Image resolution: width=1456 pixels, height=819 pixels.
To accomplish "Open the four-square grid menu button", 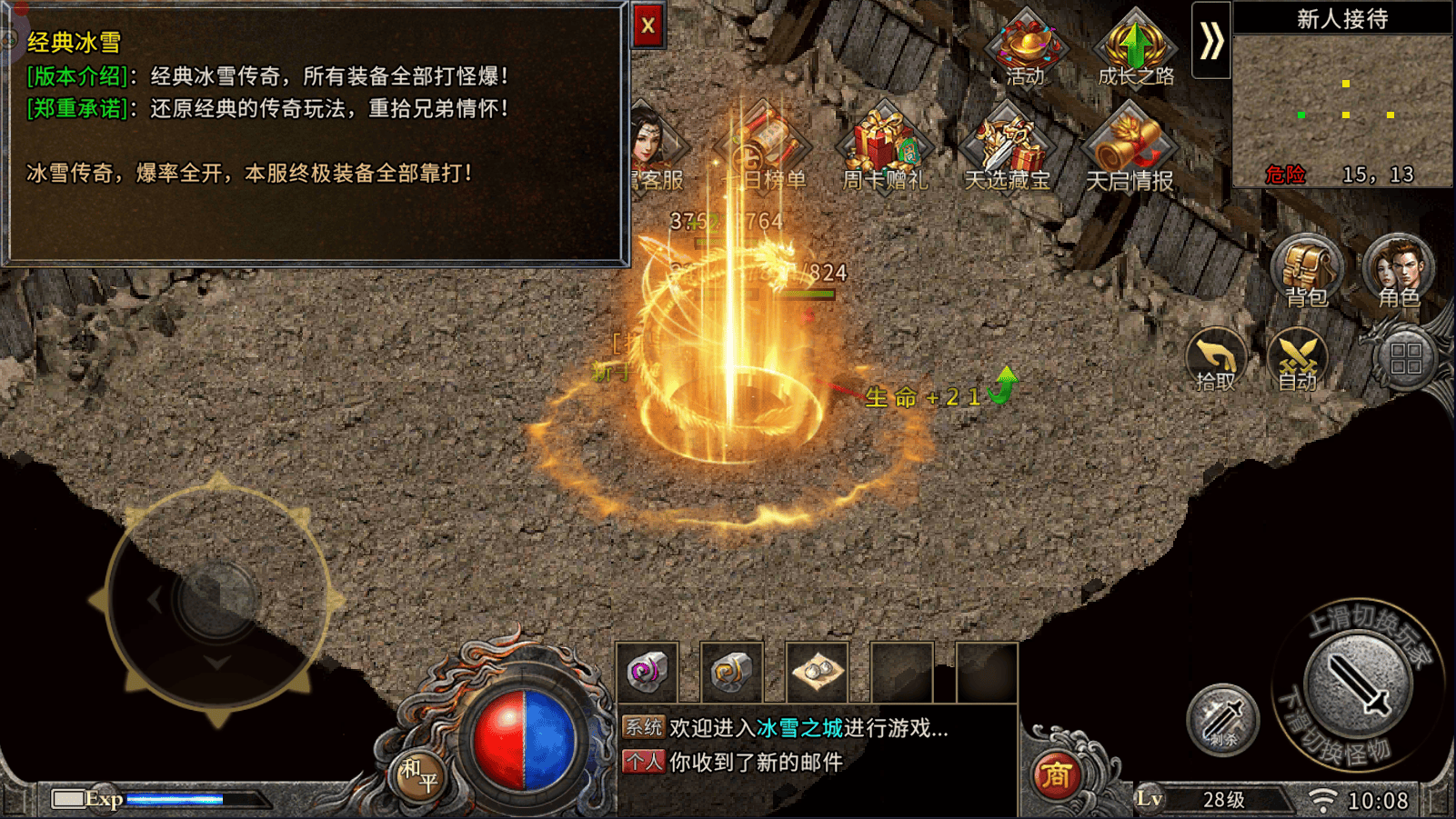I will [x=1405, y=359].
